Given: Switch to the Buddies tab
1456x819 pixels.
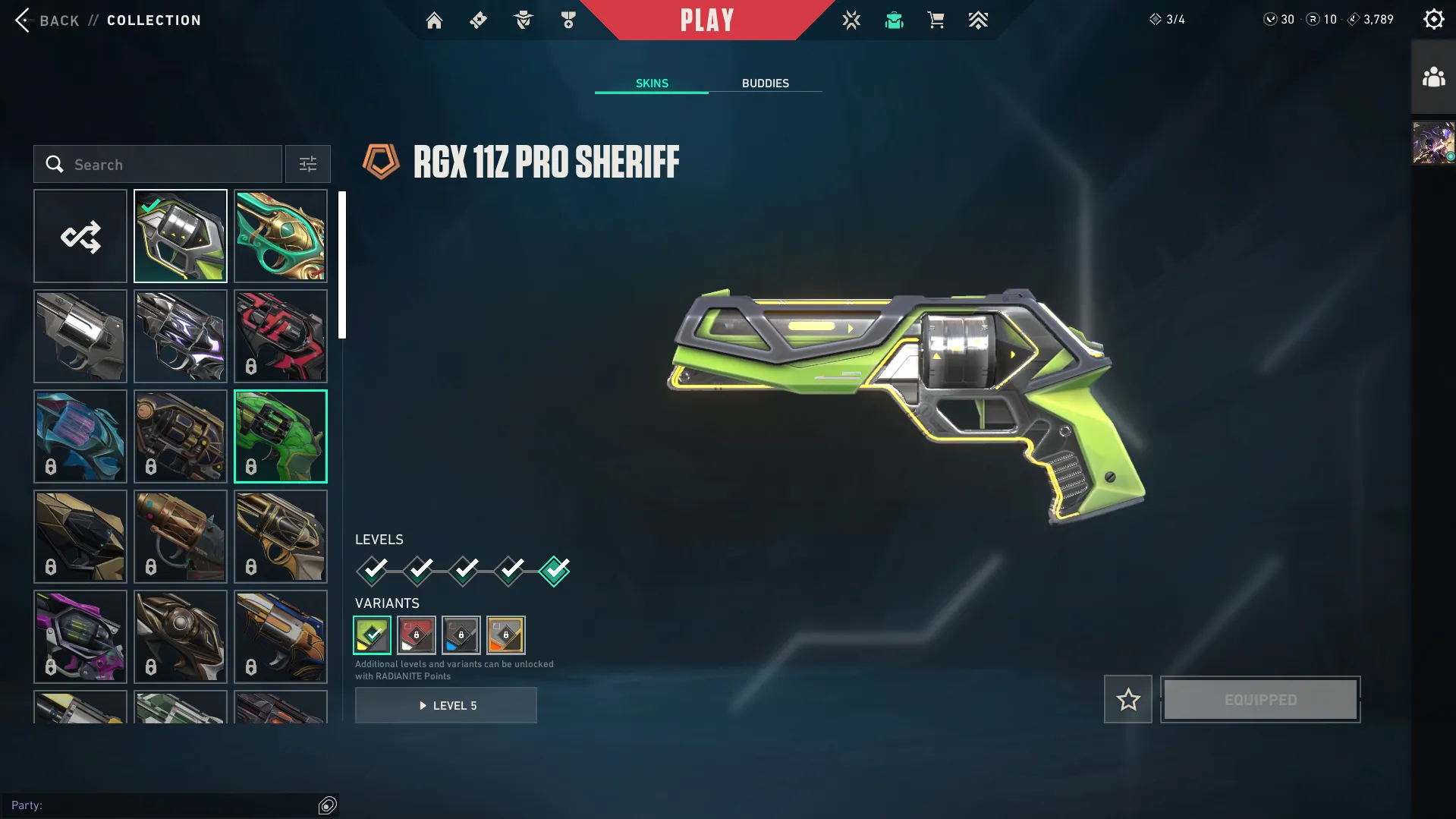Looking at the screenshot, I should (765, 83).
